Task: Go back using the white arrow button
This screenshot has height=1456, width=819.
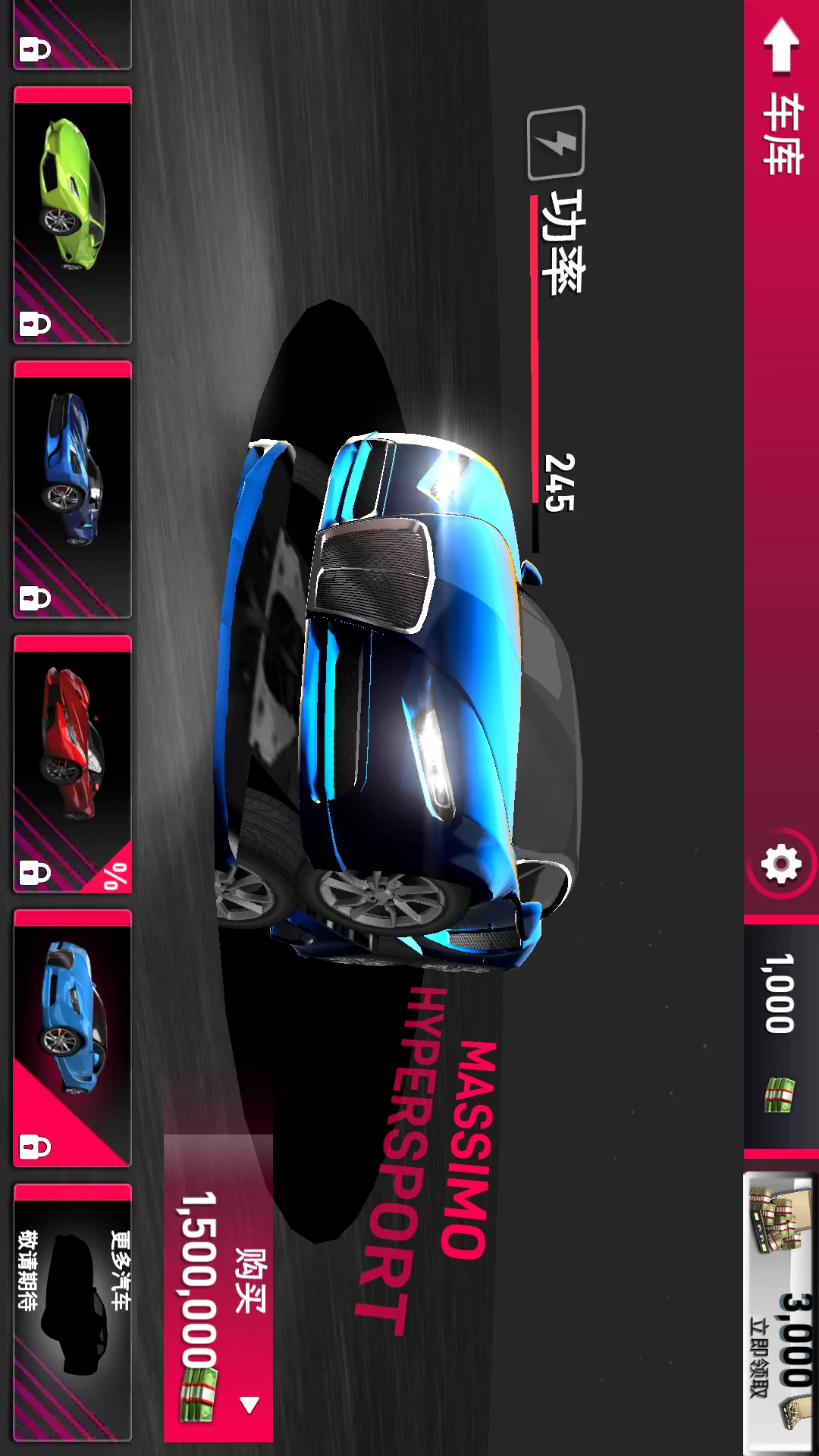Action: 780,45
